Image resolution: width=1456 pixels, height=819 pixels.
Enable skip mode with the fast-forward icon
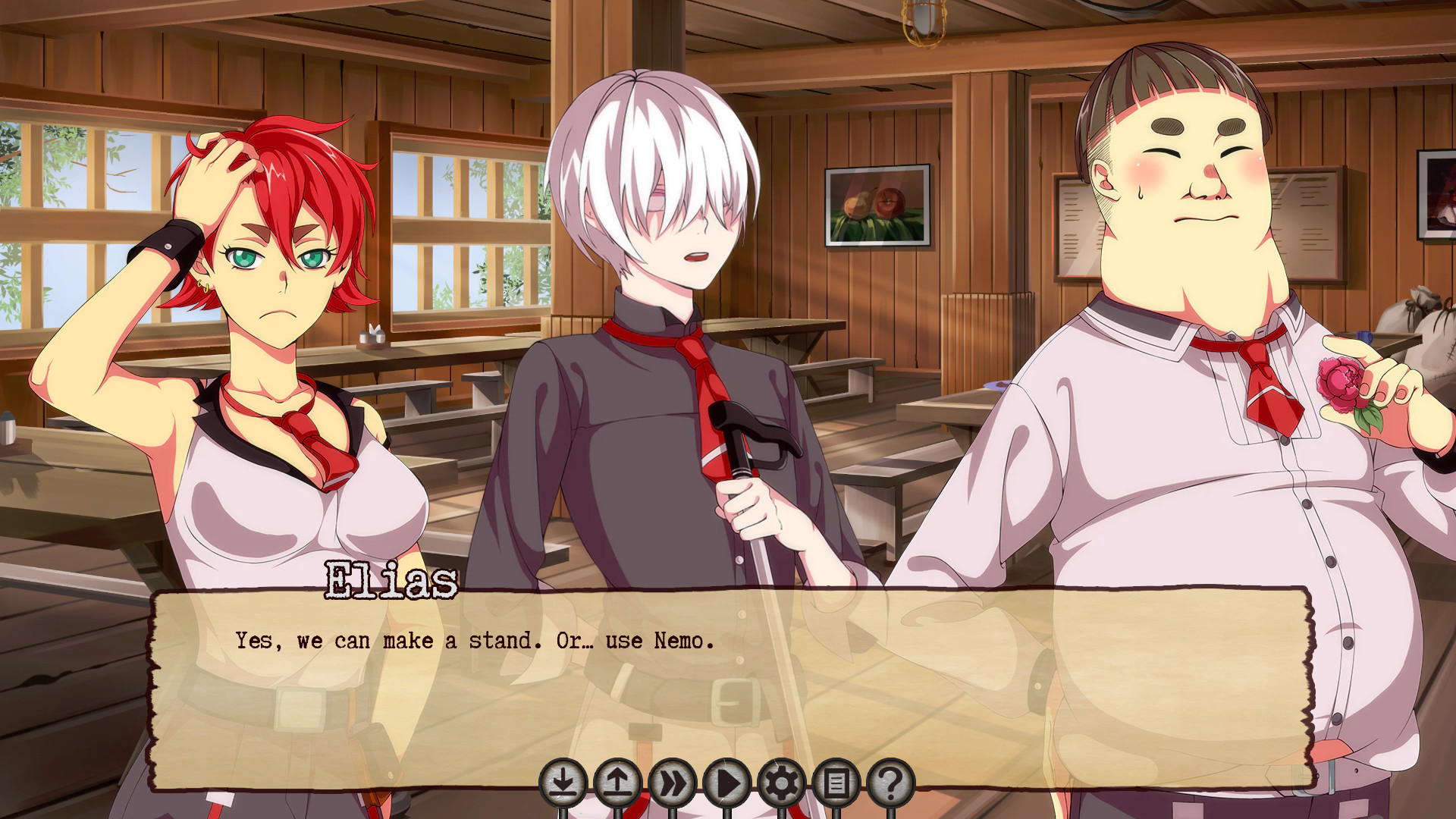(x=671, y=780)
